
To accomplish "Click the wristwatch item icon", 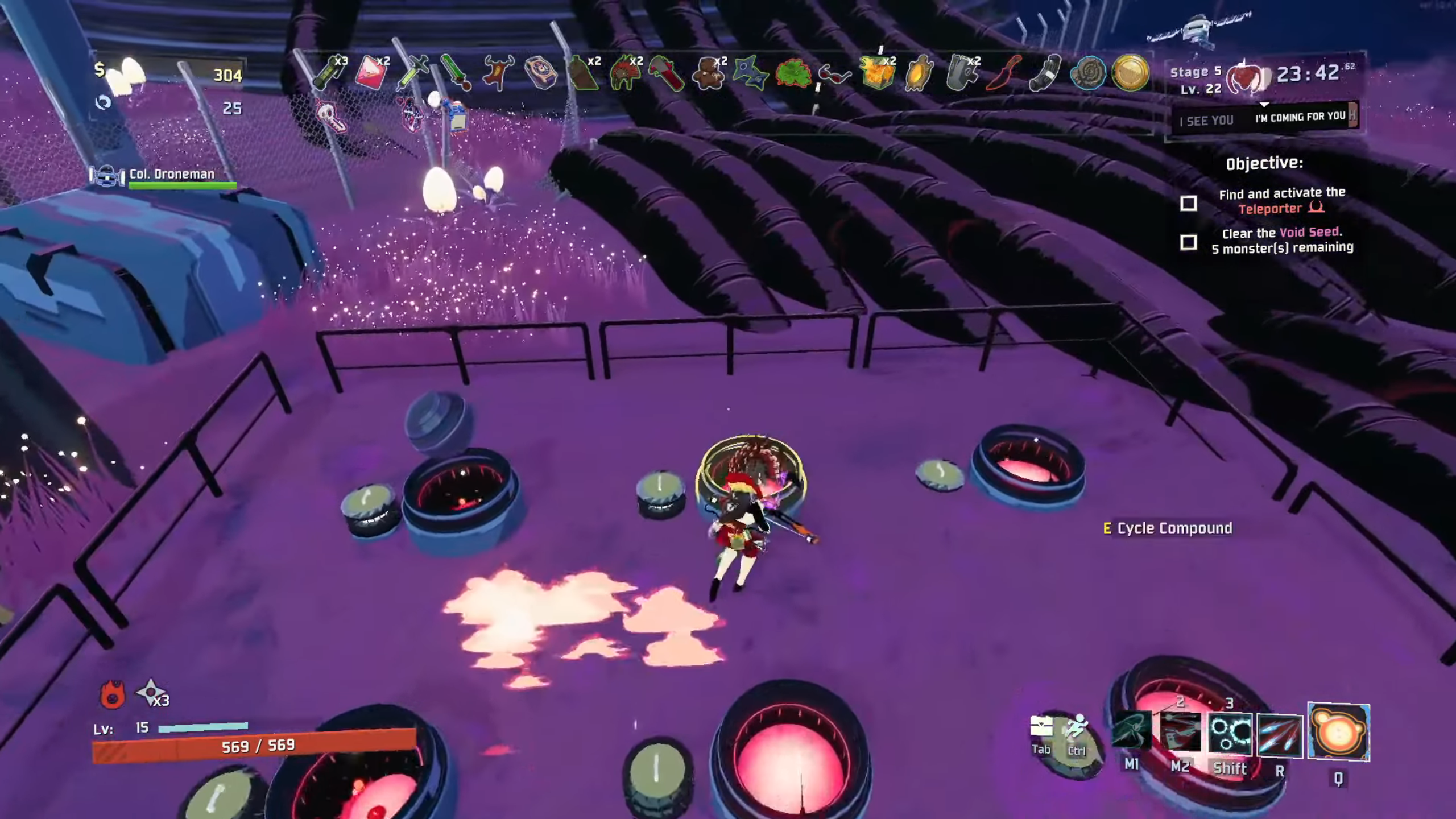I will (x=540, y=74).
